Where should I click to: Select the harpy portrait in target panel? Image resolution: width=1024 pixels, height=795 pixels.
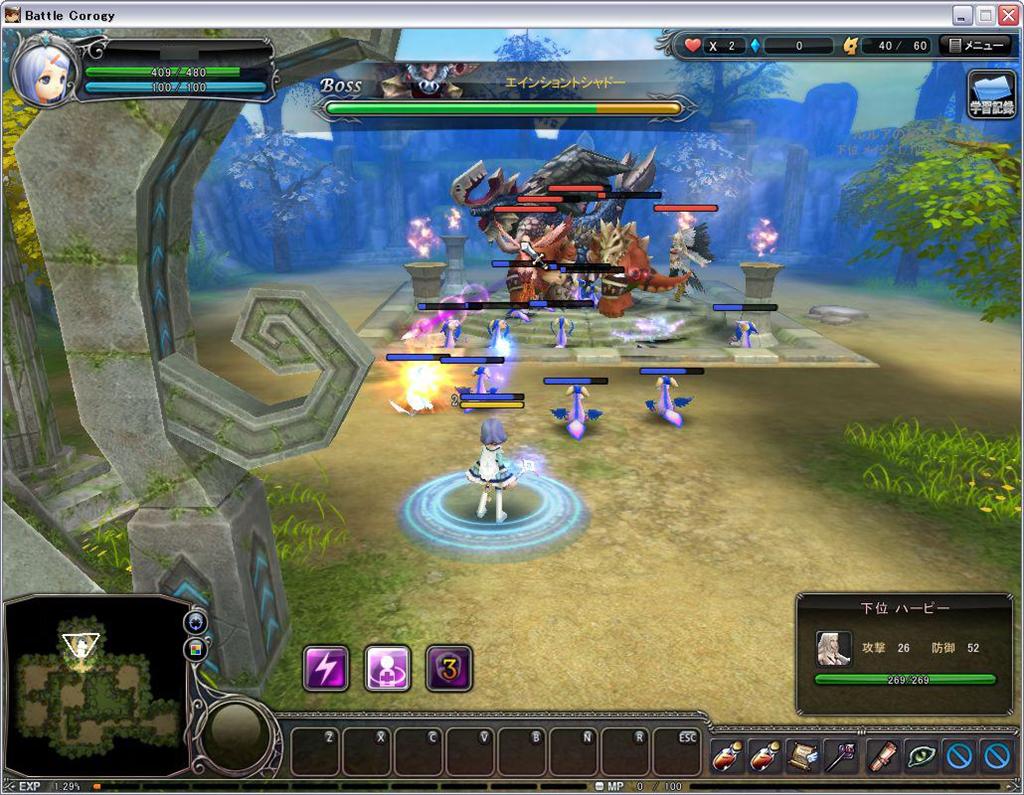pos(833,648)
